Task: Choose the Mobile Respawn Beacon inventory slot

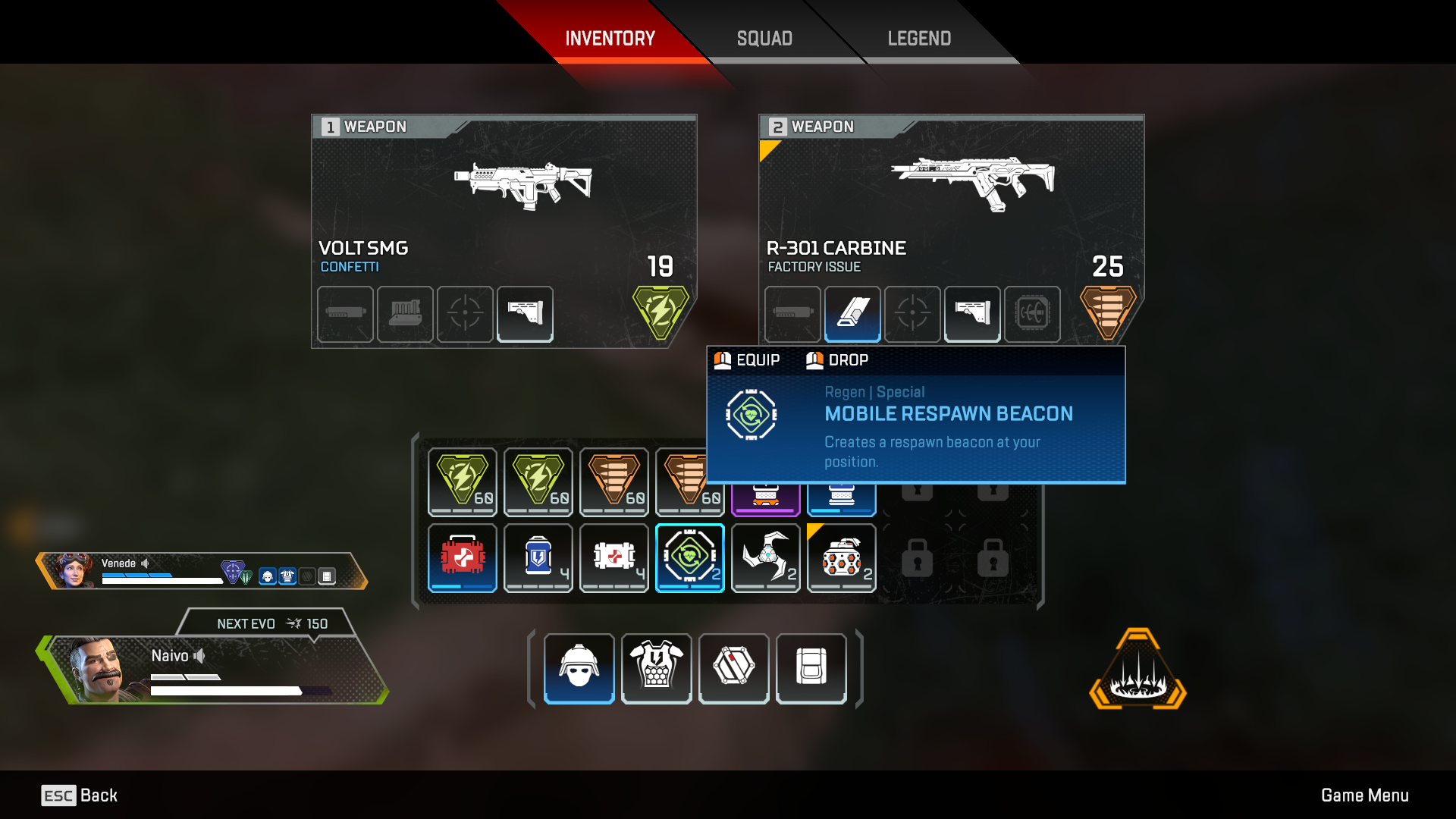Action: pyautogui.click(x=689, y=557)
